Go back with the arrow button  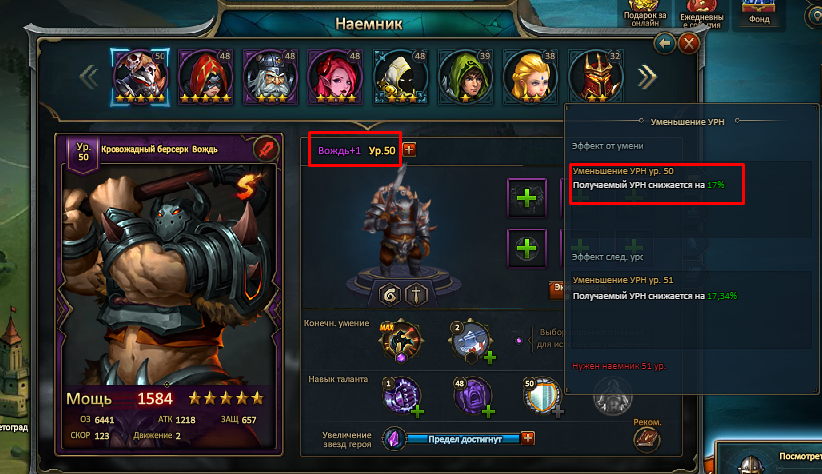click(x=665, y=44)
